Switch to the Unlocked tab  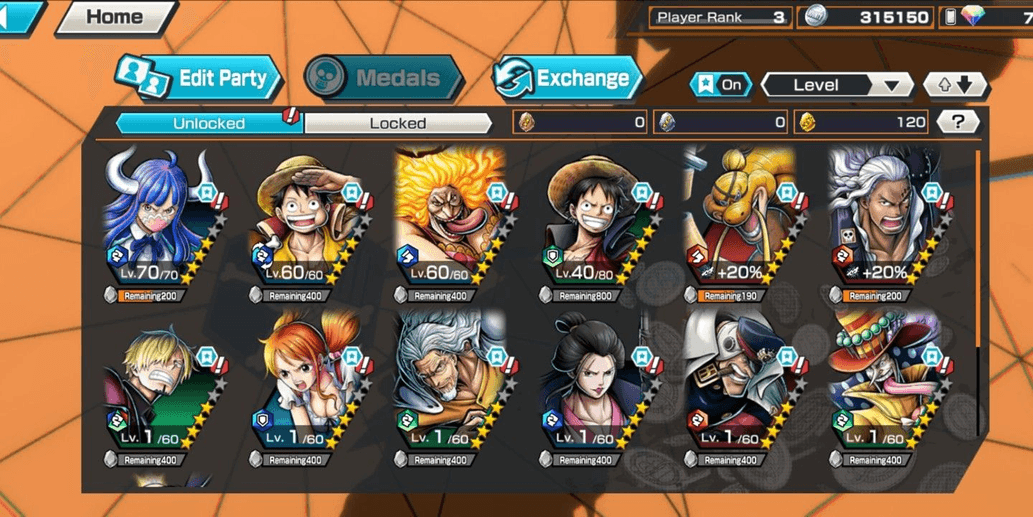(208, 123)
